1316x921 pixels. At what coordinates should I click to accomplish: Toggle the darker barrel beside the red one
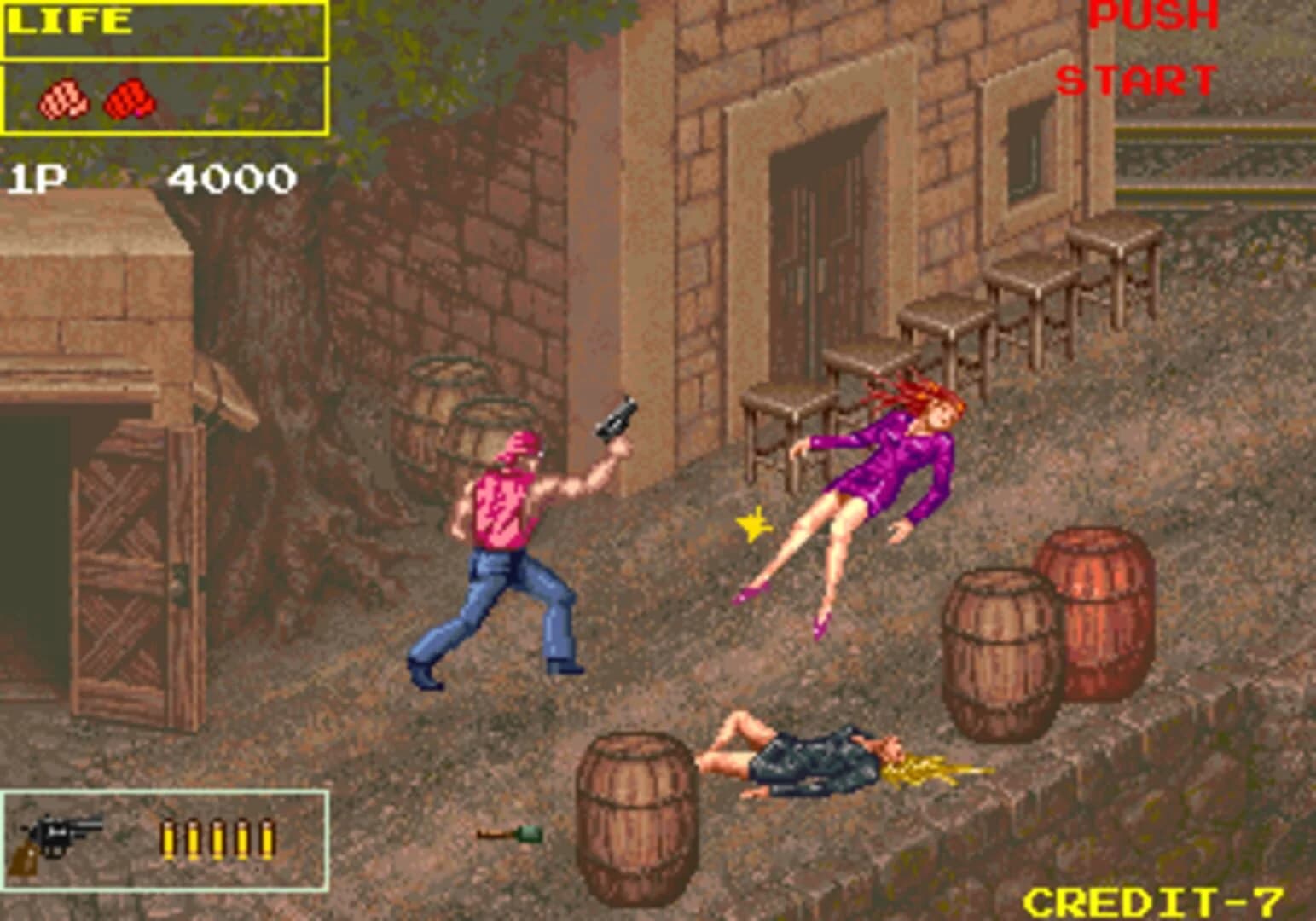(x=998, y=648)
